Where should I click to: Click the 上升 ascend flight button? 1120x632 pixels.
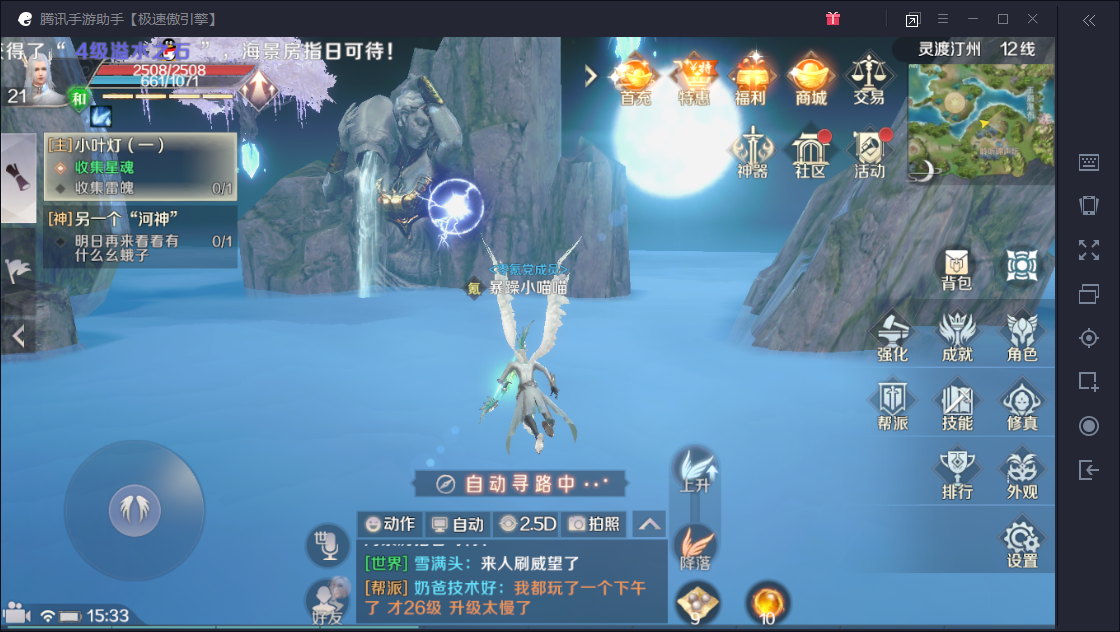click(x=695, y=468)
